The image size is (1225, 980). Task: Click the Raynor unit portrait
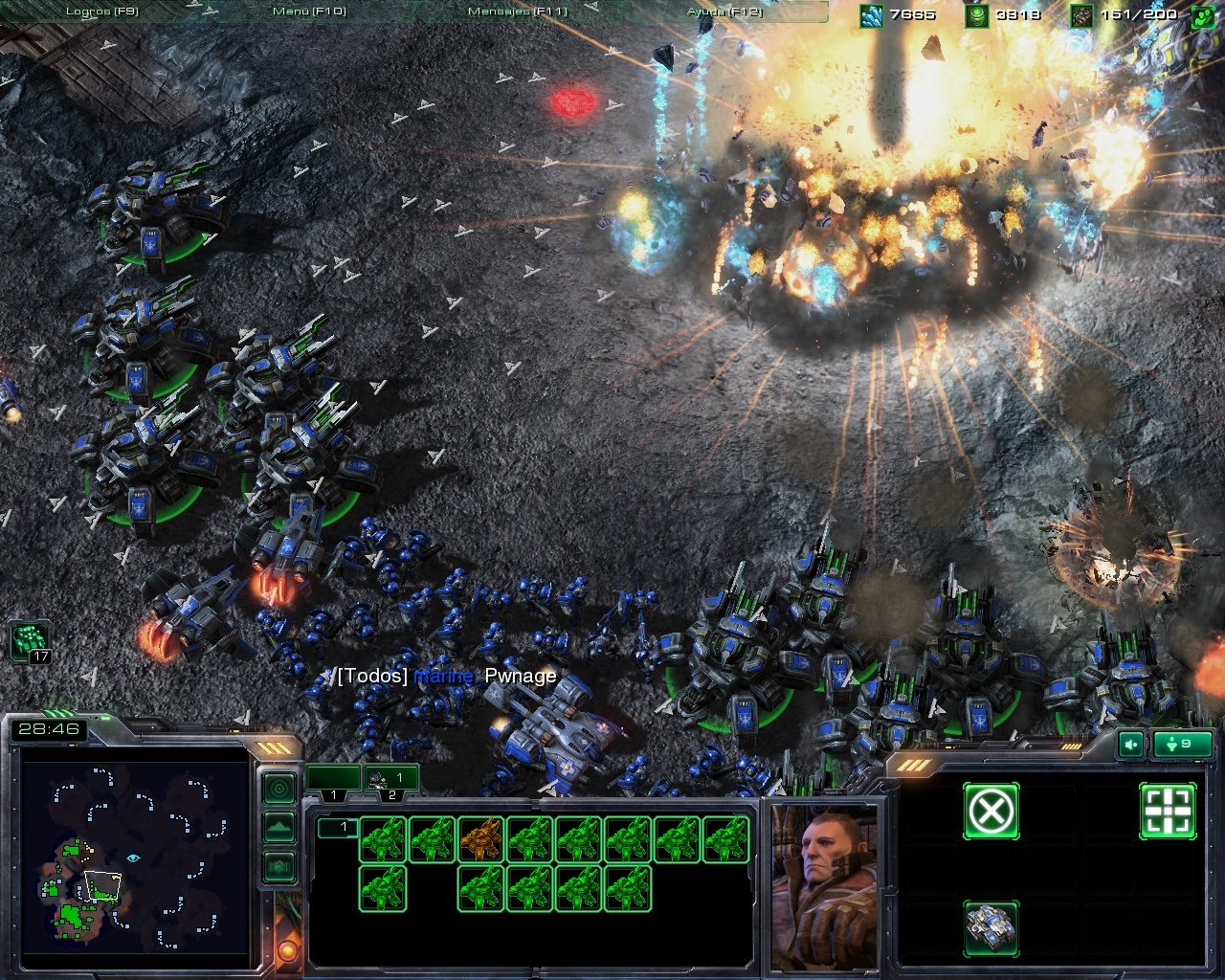point(824,885)
